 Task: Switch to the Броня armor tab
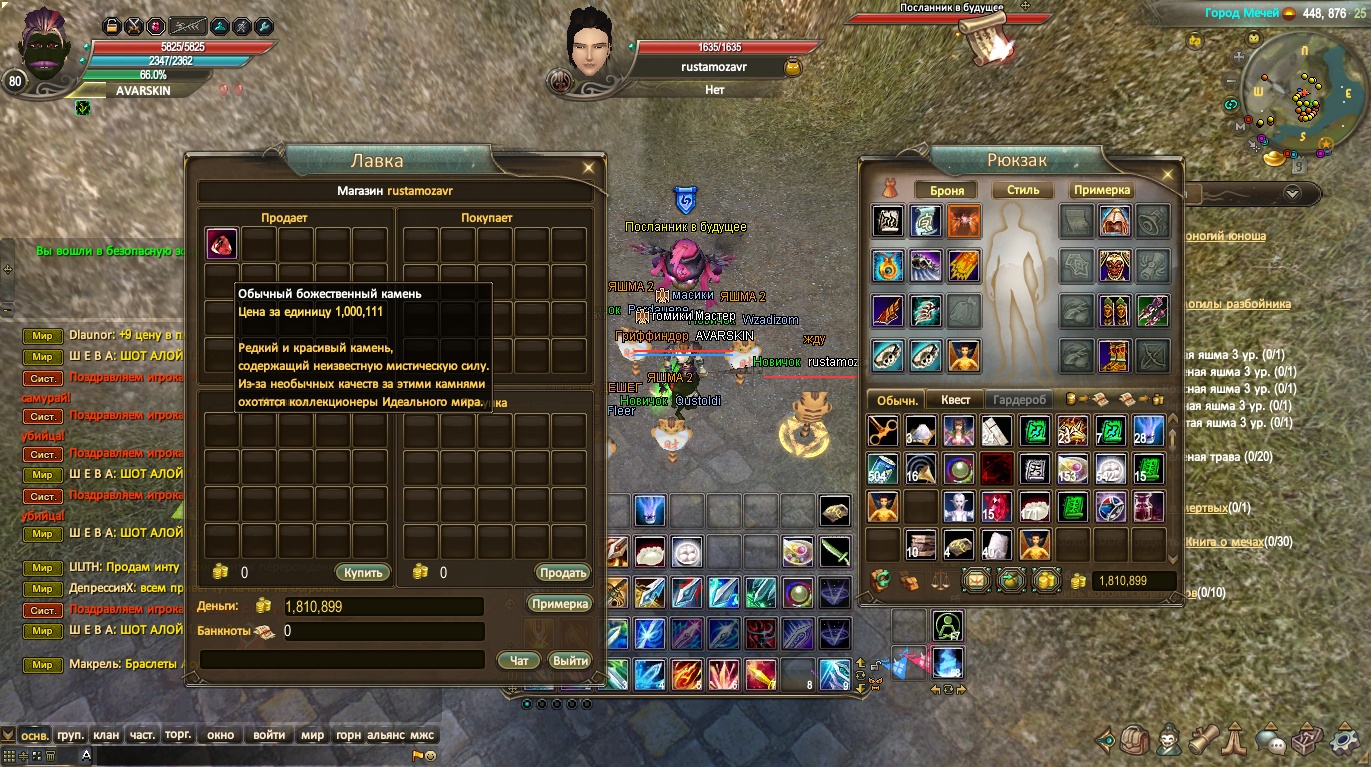[x=946, y=190]
